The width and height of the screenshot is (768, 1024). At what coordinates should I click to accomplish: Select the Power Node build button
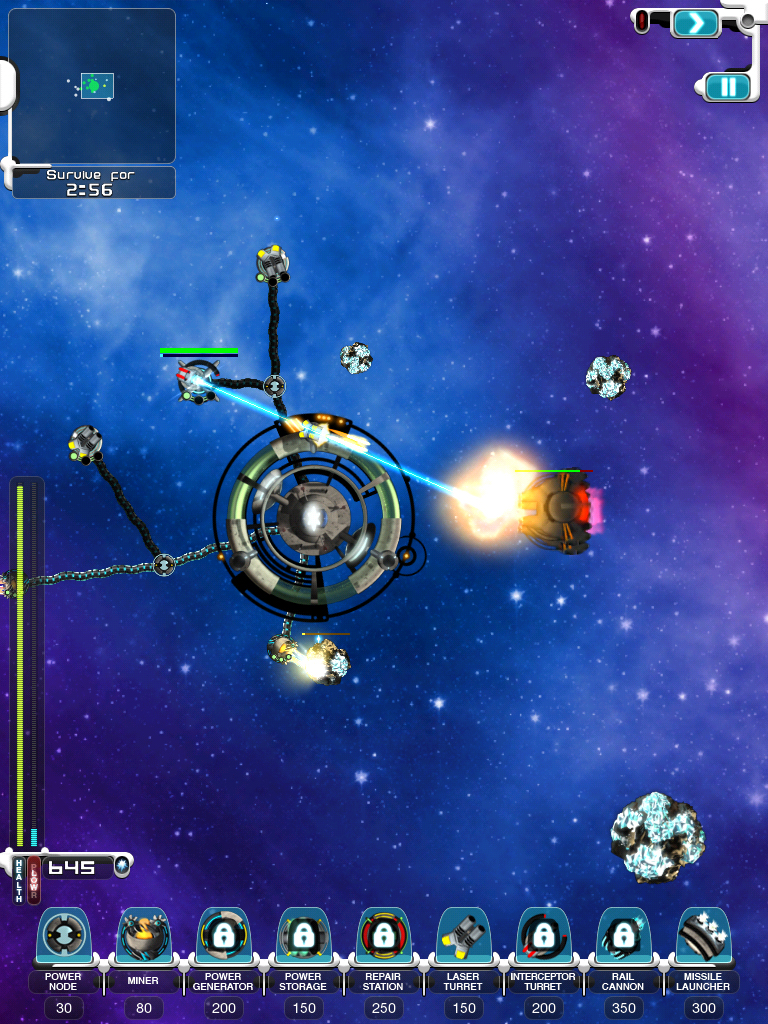pyautogui.click(x=63, y=938)
